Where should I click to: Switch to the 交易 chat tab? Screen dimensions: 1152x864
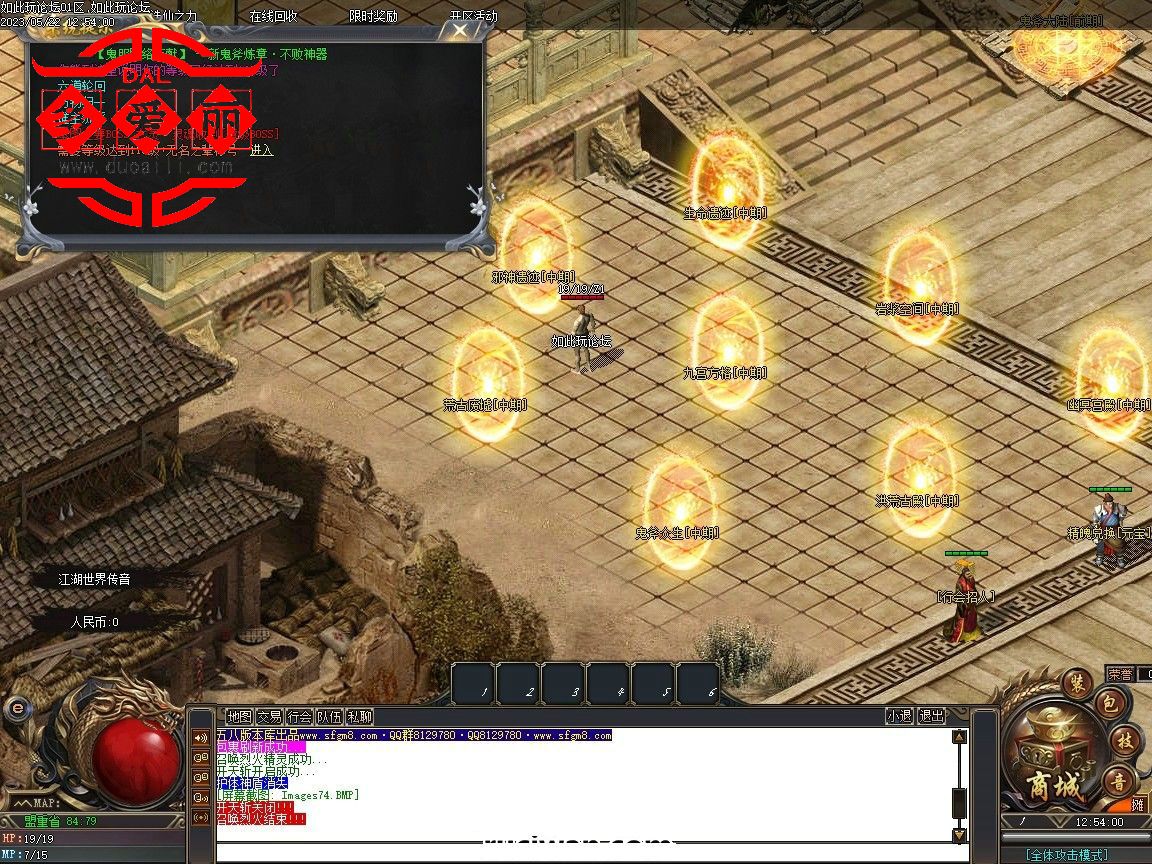coord(269,716)
